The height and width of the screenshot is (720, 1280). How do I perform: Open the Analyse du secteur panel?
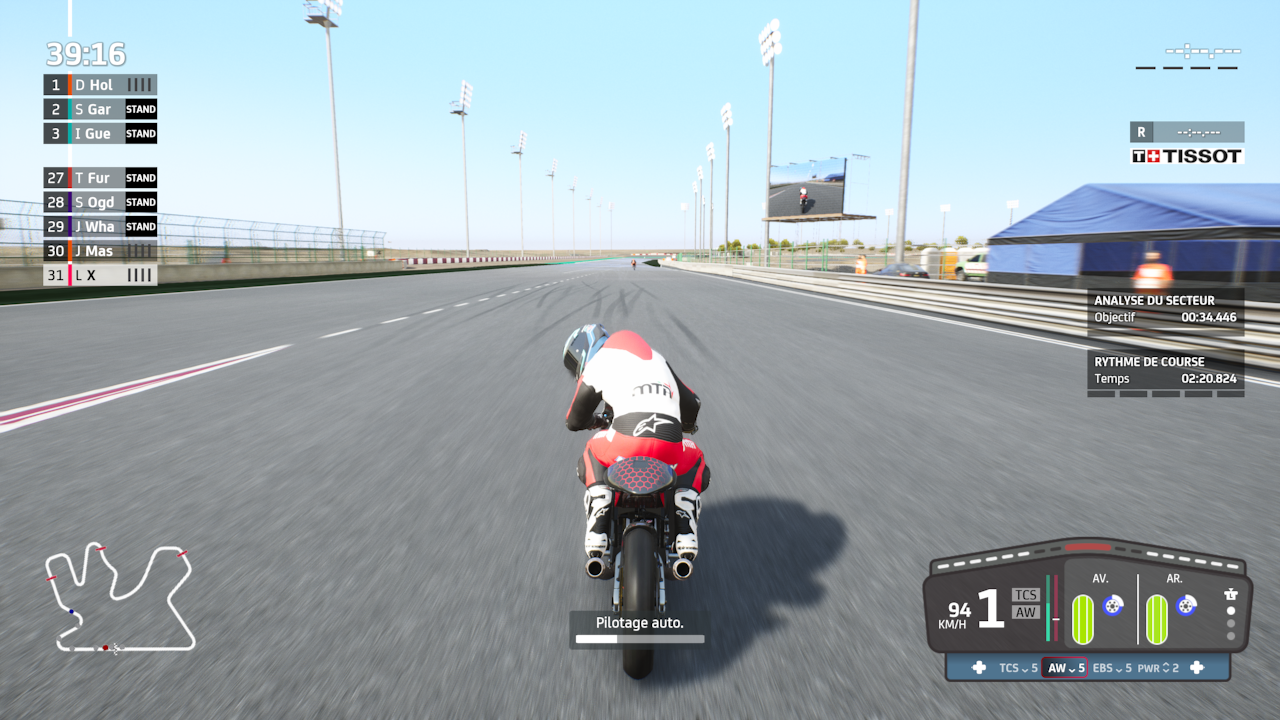(x=1165, y=309)
